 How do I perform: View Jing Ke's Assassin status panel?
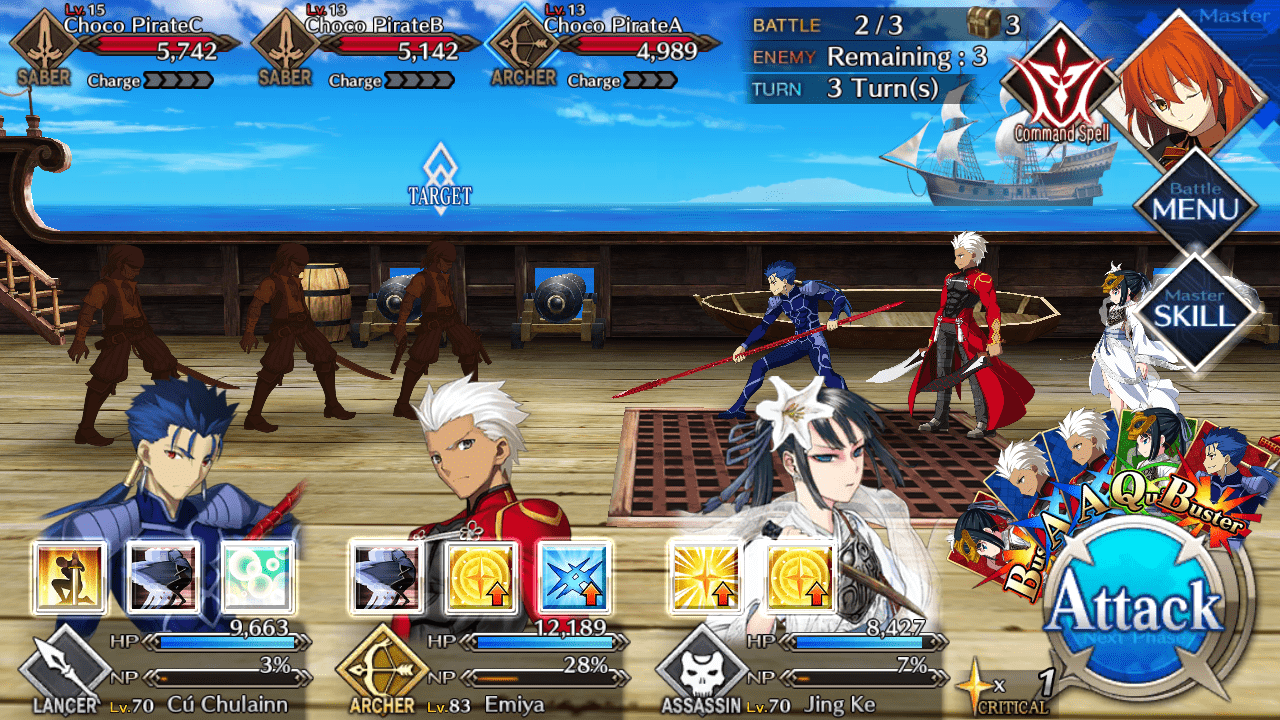800,670
